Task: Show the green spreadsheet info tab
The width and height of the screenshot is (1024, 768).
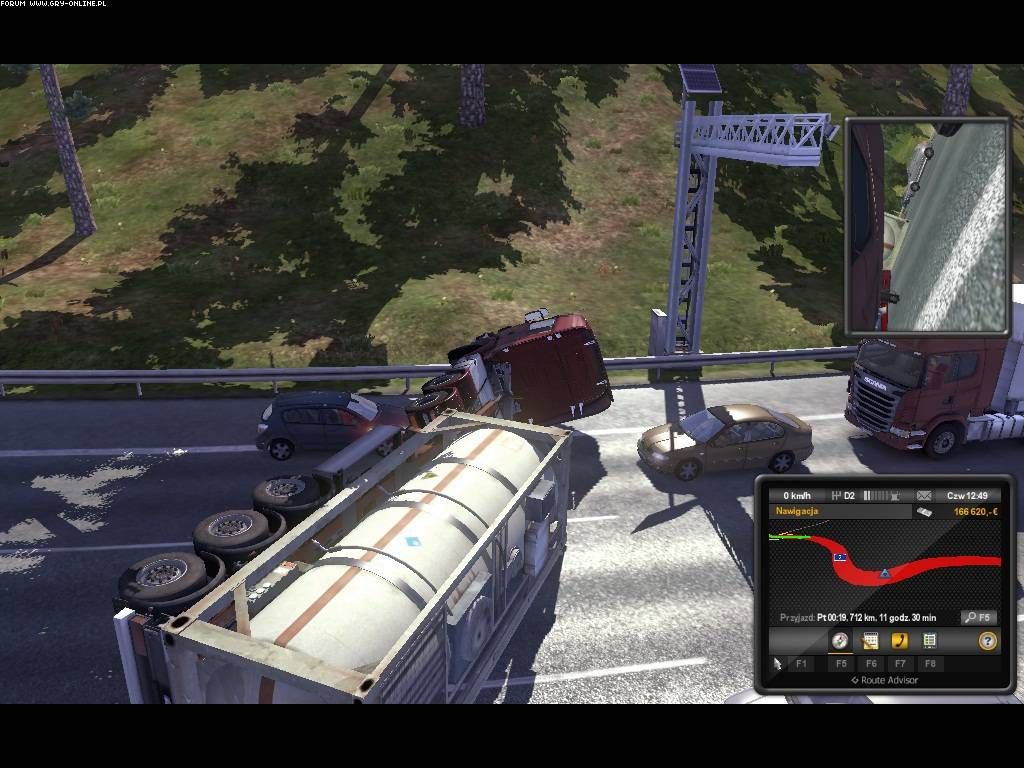Action: (x=929, y=641)
